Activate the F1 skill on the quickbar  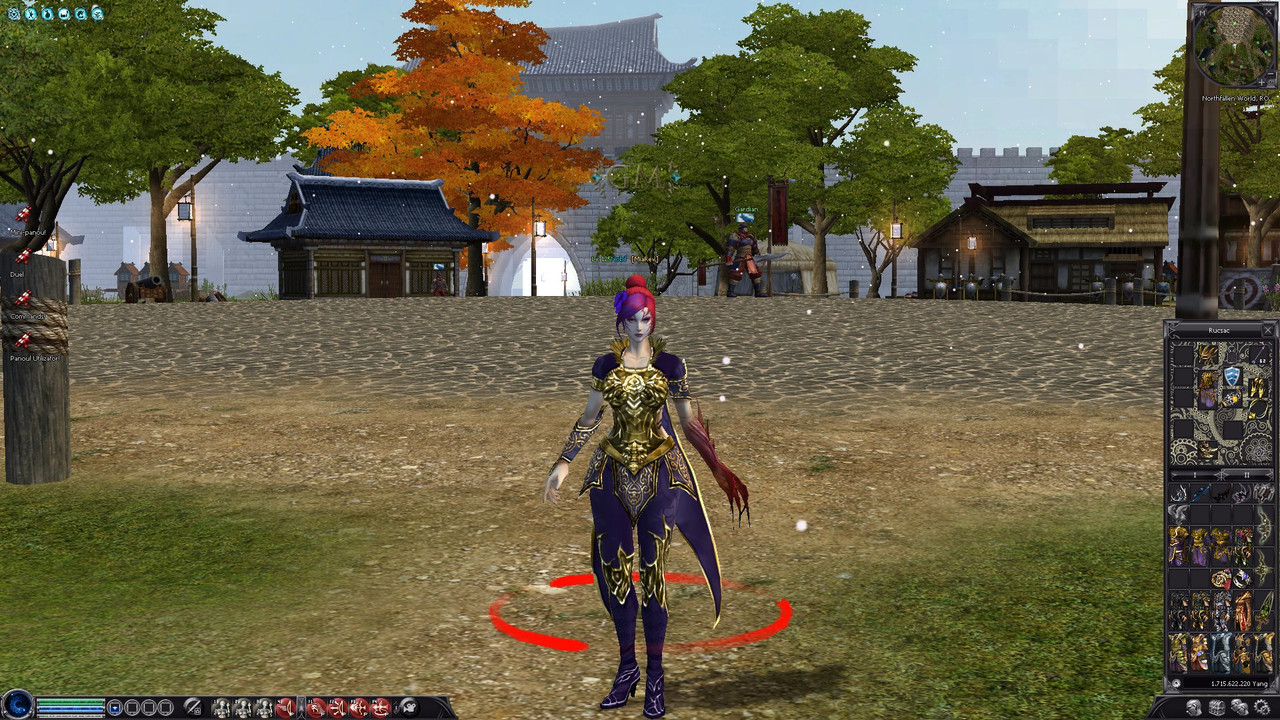[x=315, y=707]
